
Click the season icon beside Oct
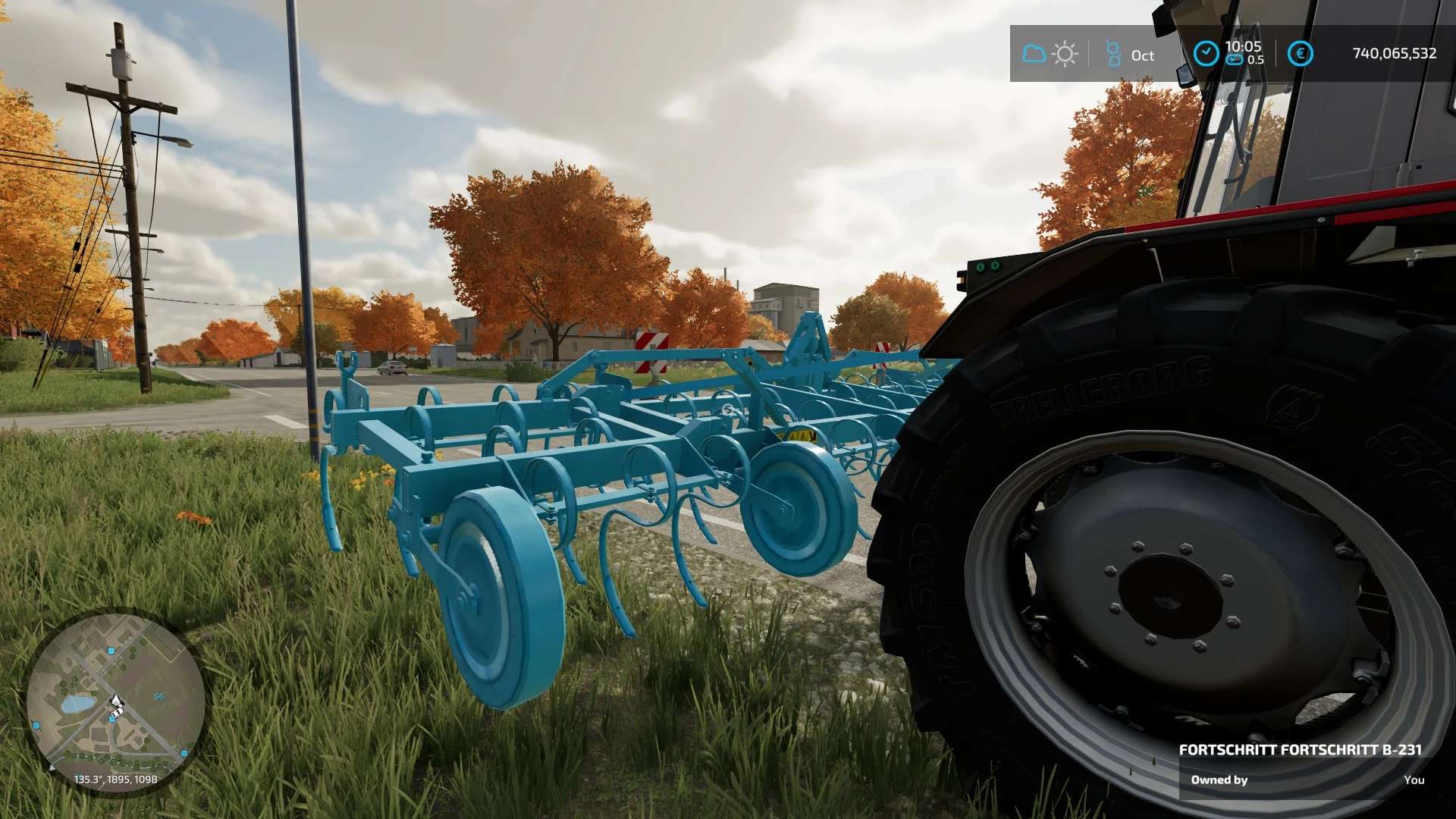coord(1113,54)
